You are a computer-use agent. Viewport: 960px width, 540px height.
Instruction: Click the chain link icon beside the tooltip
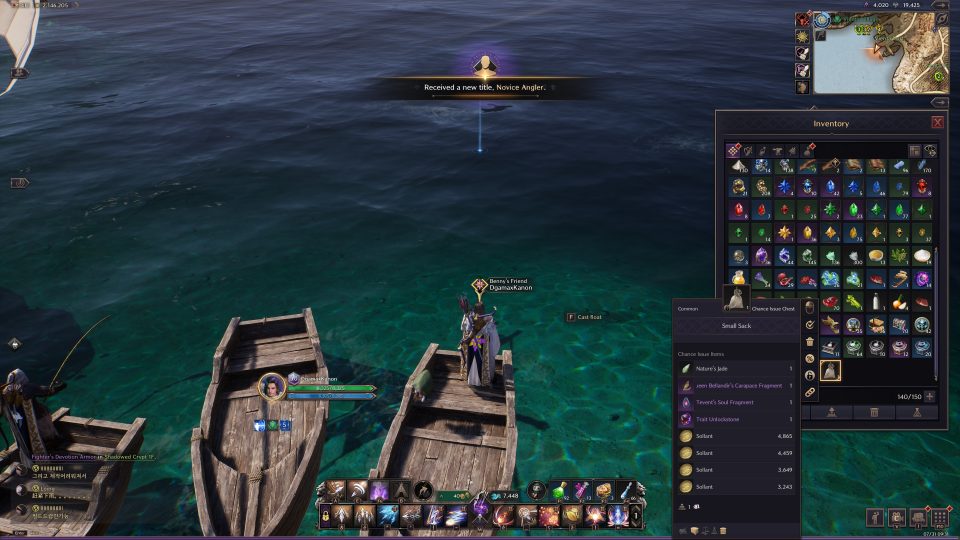point(810,392)
